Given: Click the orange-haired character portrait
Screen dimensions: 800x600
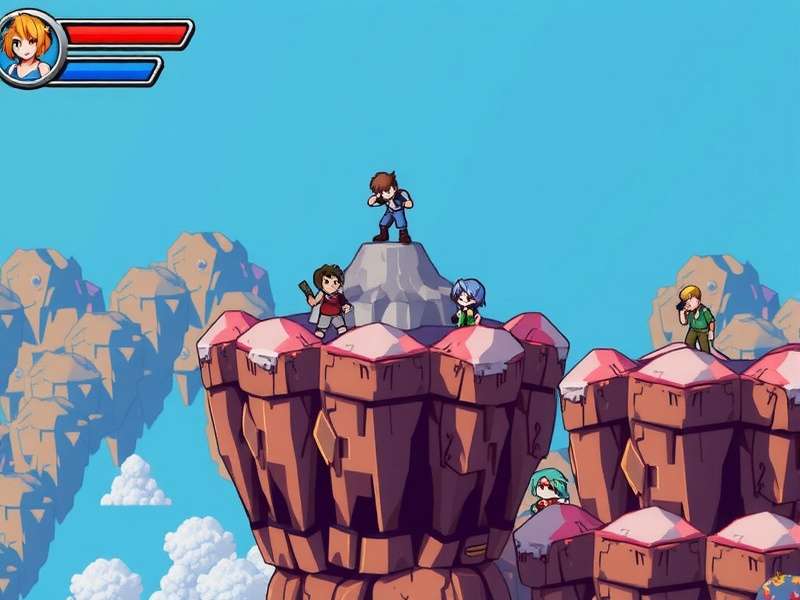Looking at the screenshot, I should [29, 48].
